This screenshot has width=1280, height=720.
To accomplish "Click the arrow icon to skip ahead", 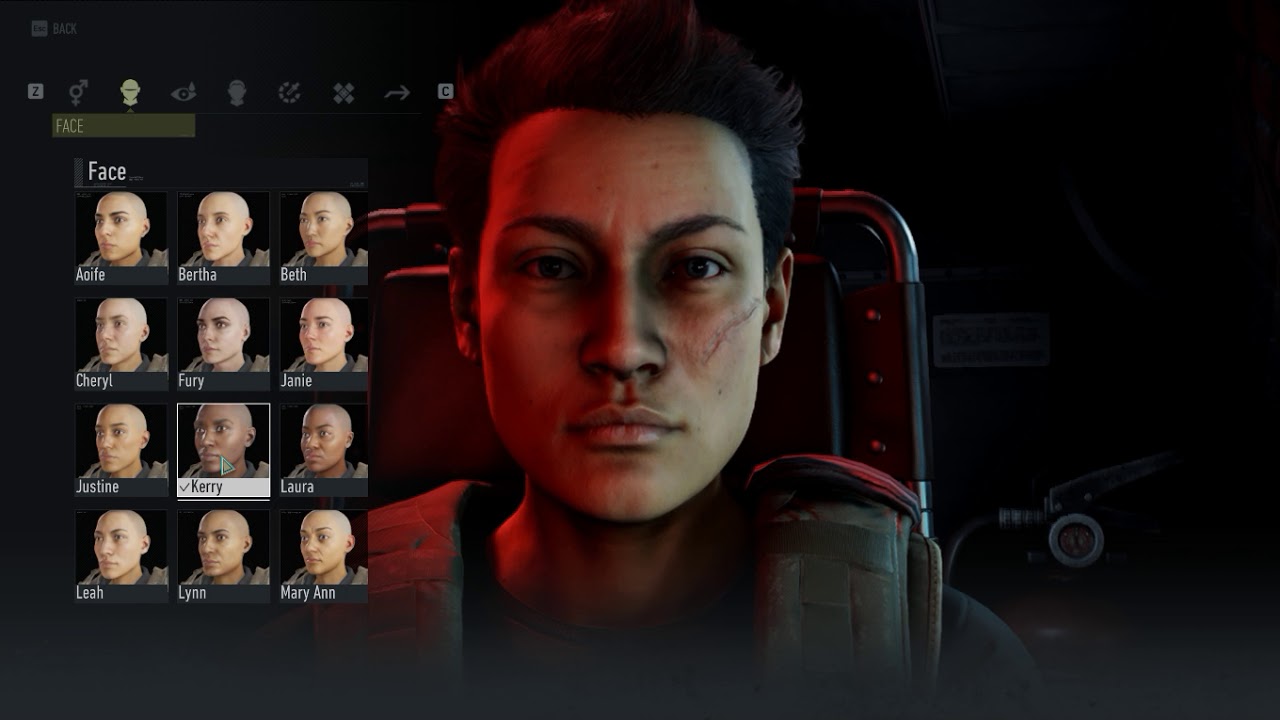I will 397,92.
